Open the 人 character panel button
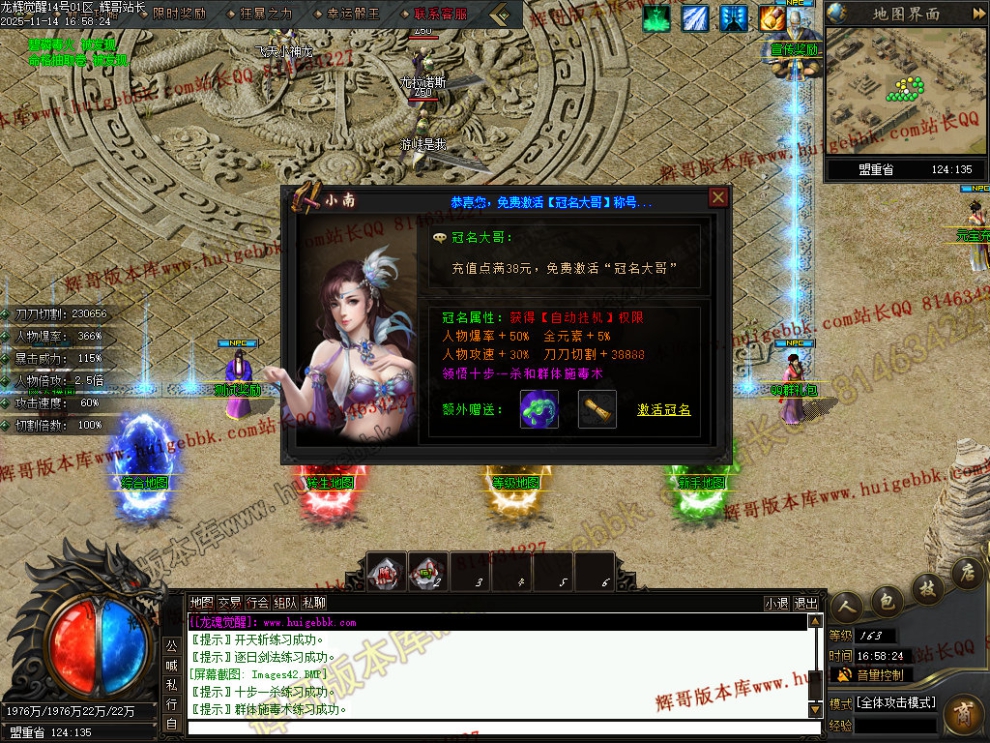 click(846, 607)
